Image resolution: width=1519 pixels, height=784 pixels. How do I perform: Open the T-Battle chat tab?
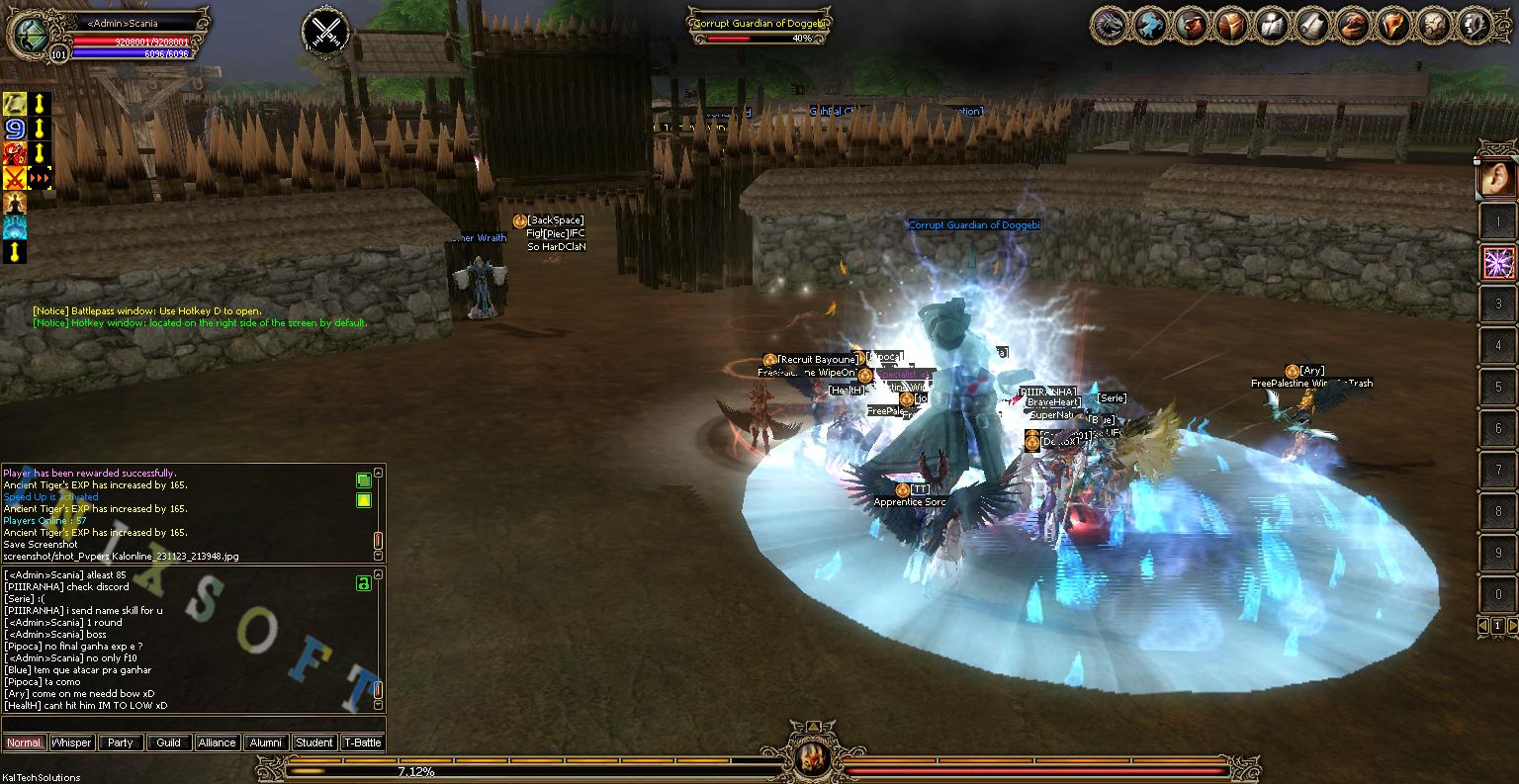(363, 742)
